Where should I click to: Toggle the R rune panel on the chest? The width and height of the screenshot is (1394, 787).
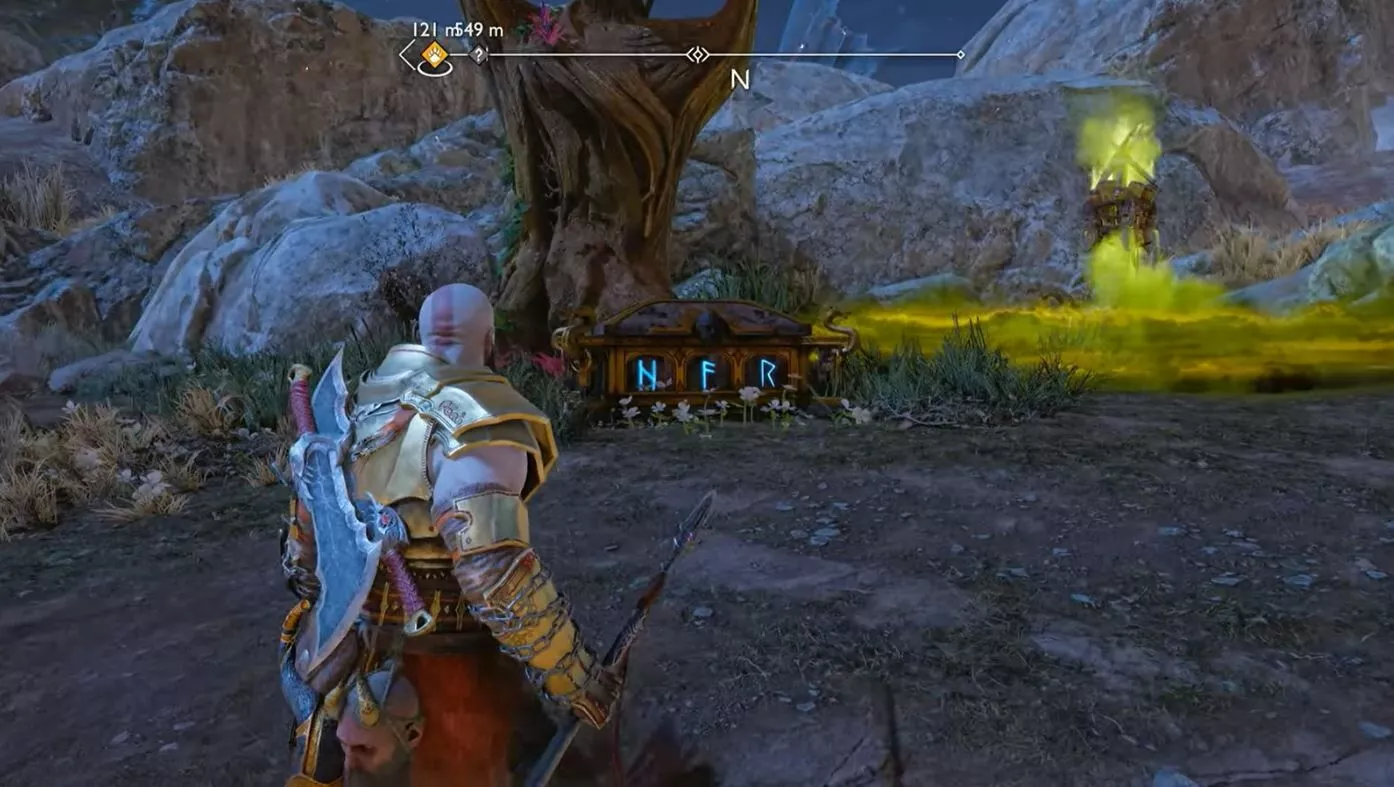(x=768, y=372)
